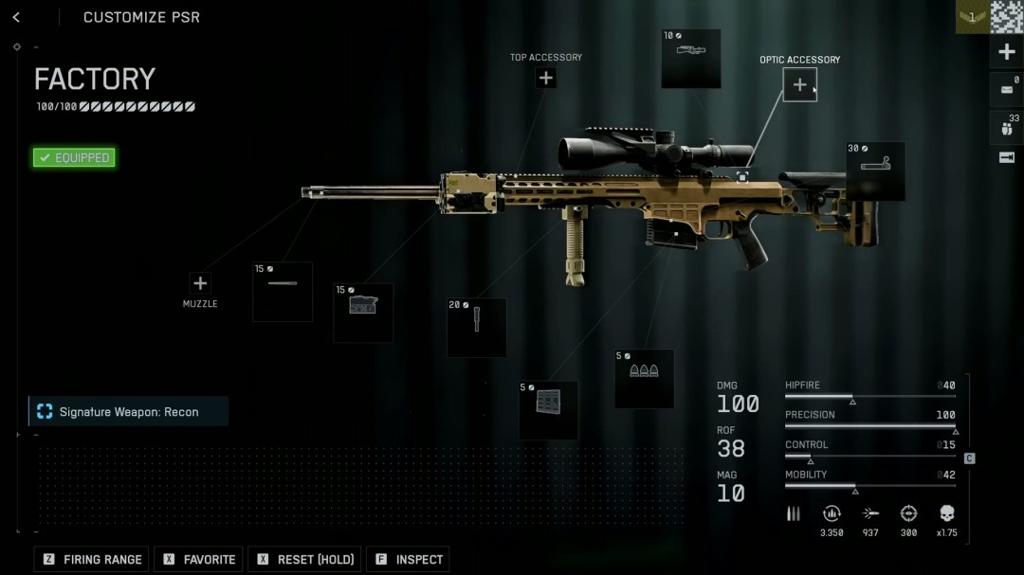The image size is (1024, 575).
Task: Select the scope attachment slot costing 10
Action: coord(691,58)
